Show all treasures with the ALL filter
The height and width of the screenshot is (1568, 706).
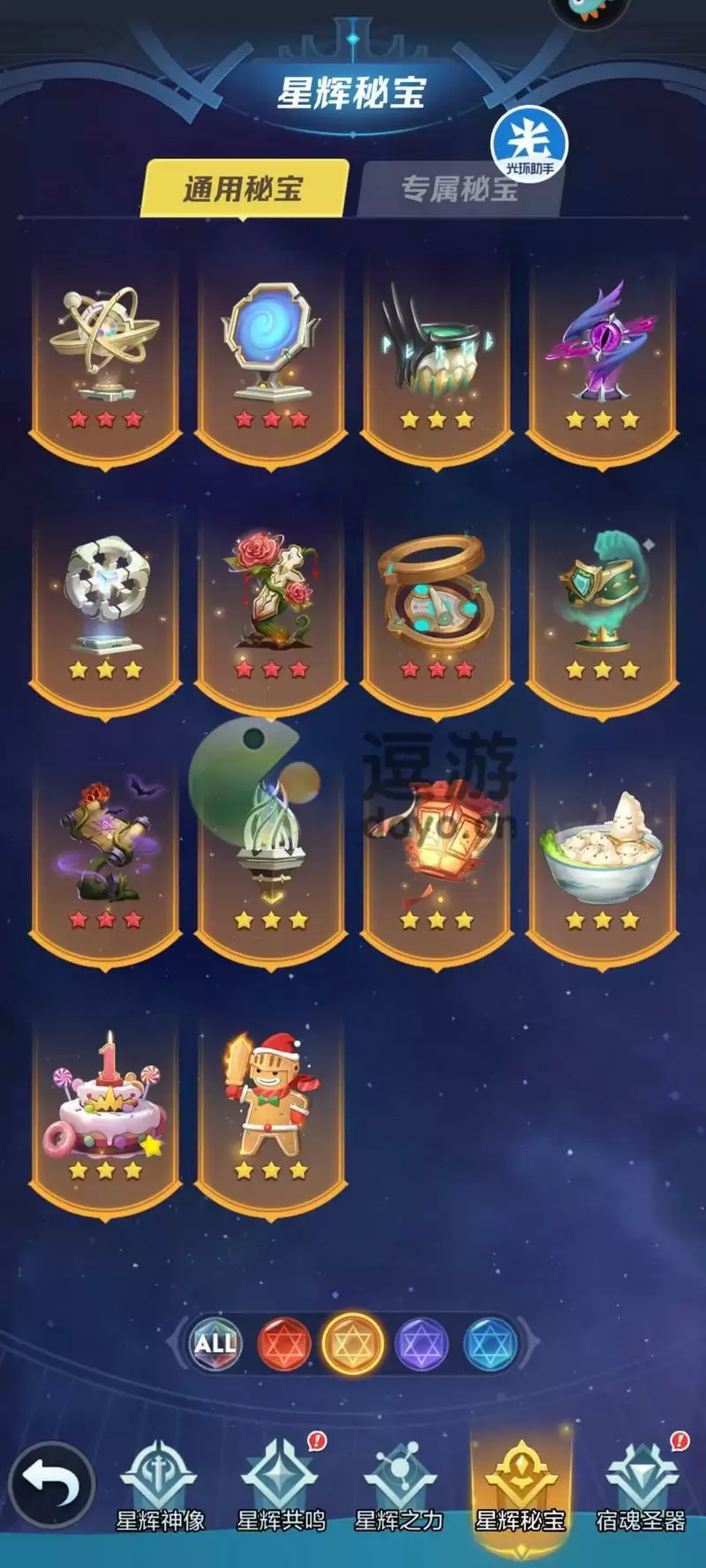[x=215, y=1343]
